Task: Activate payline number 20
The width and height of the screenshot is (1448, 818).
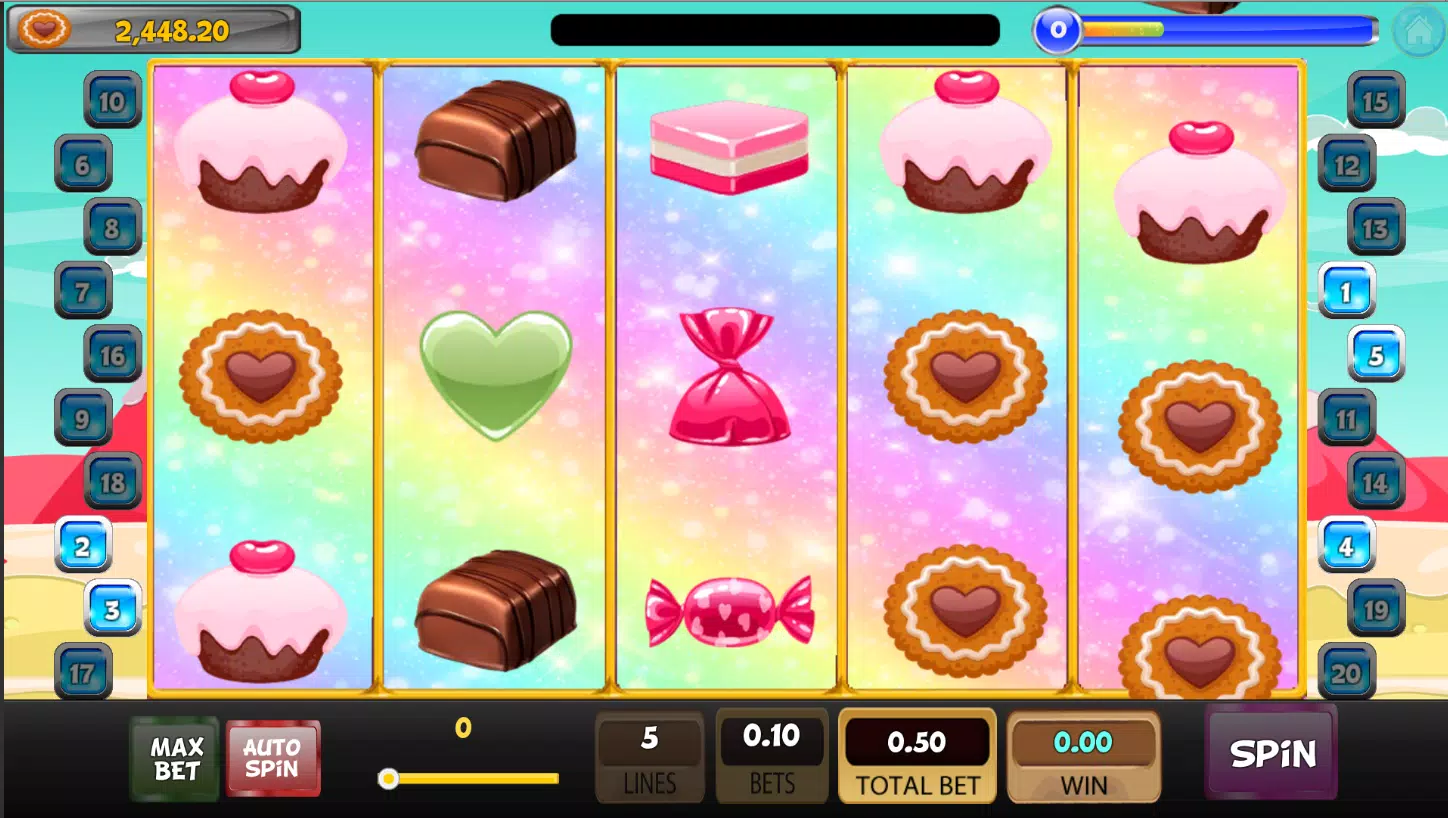Action: [x=1346, y=673]
